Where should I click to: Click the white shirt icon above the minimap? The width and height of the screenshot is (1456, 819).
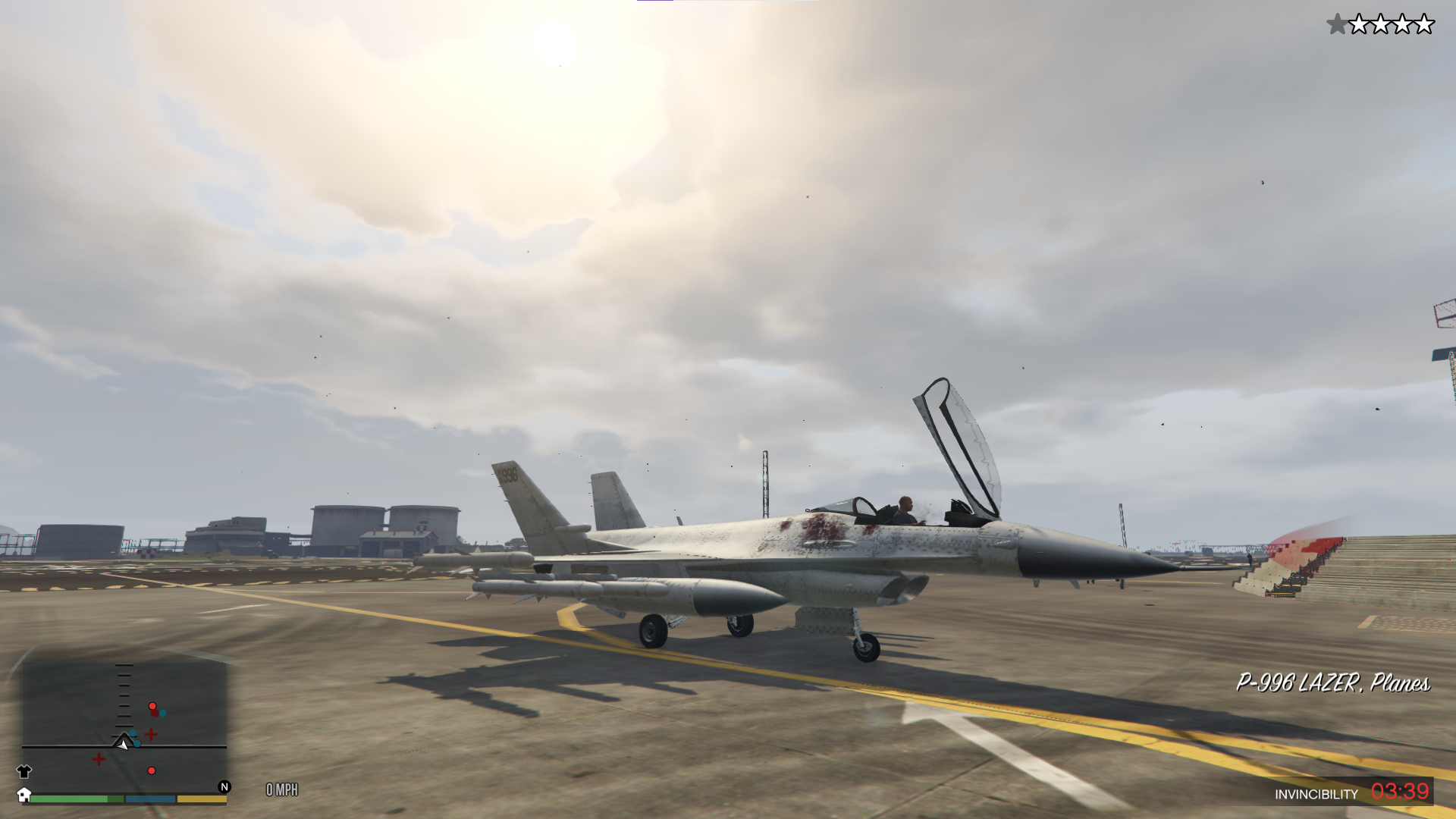click(24, 771)
